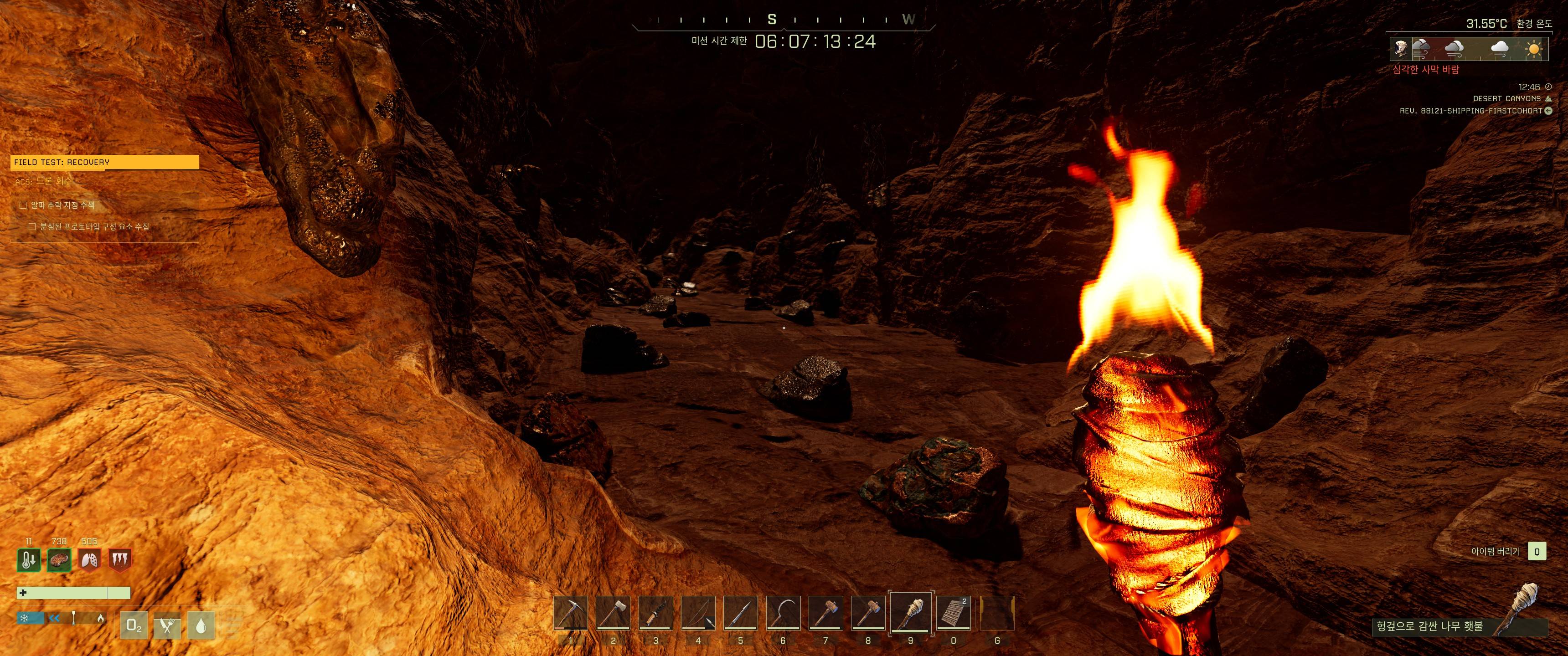Click the O2 oxygen indicator

pos(134,625)
